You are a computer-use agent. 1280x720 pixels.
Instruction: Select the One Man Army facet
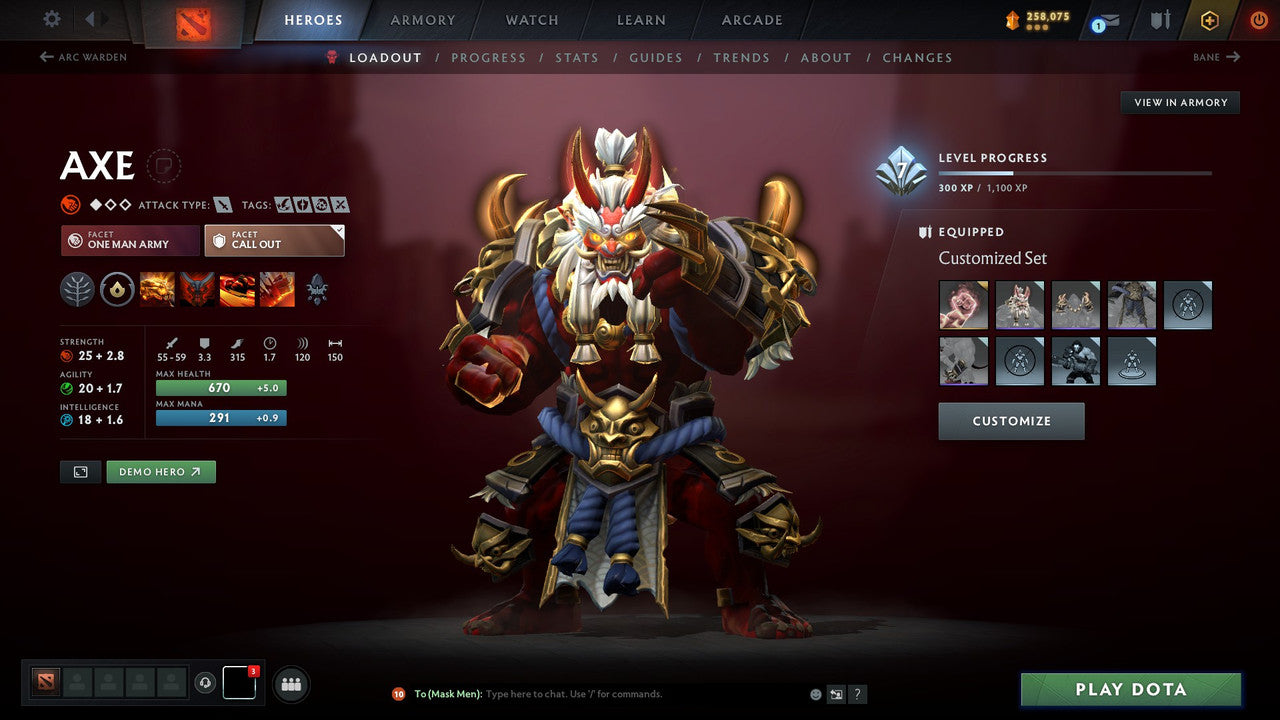(129, 240)
